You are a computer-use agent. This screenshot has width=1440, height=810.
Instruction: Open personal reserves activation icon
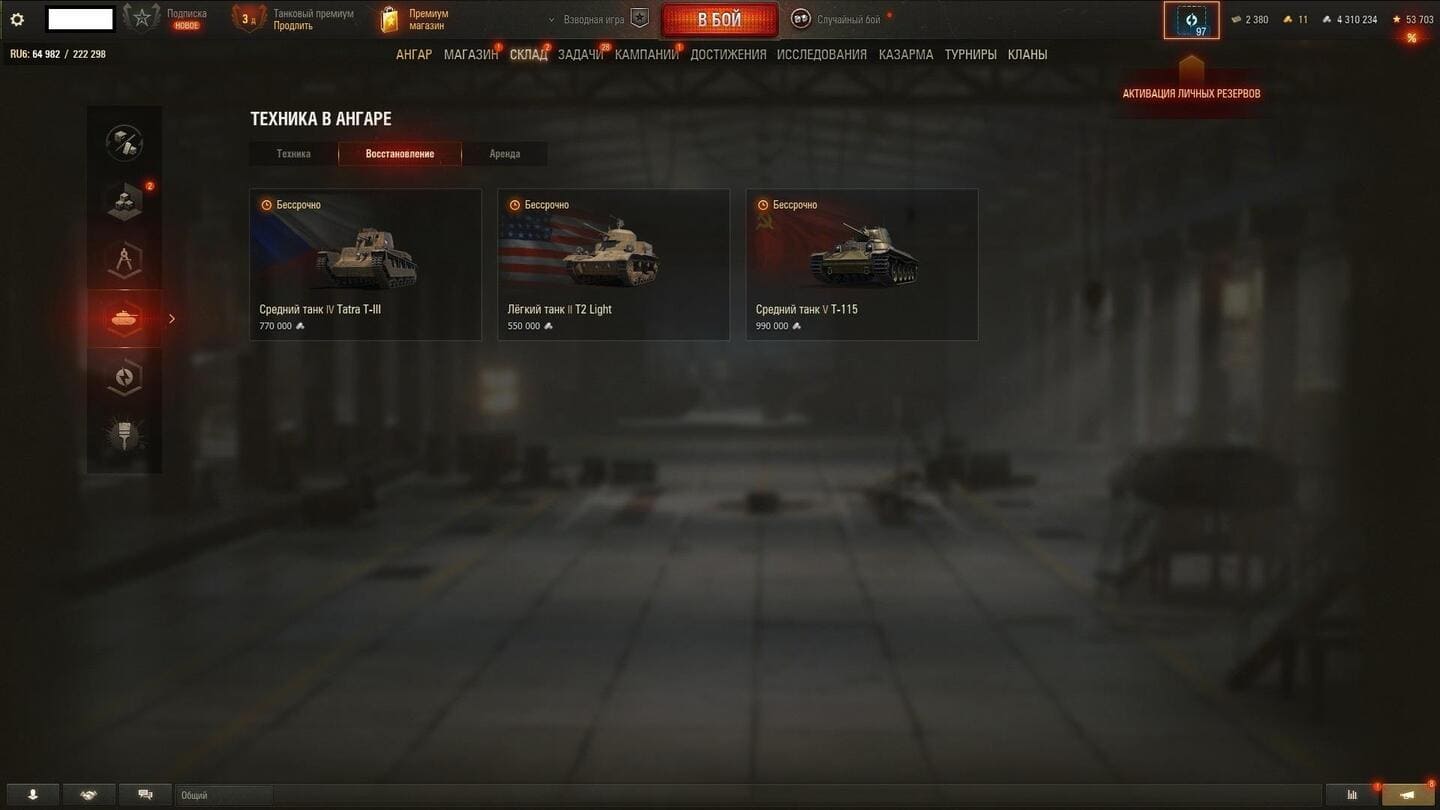1191,20
